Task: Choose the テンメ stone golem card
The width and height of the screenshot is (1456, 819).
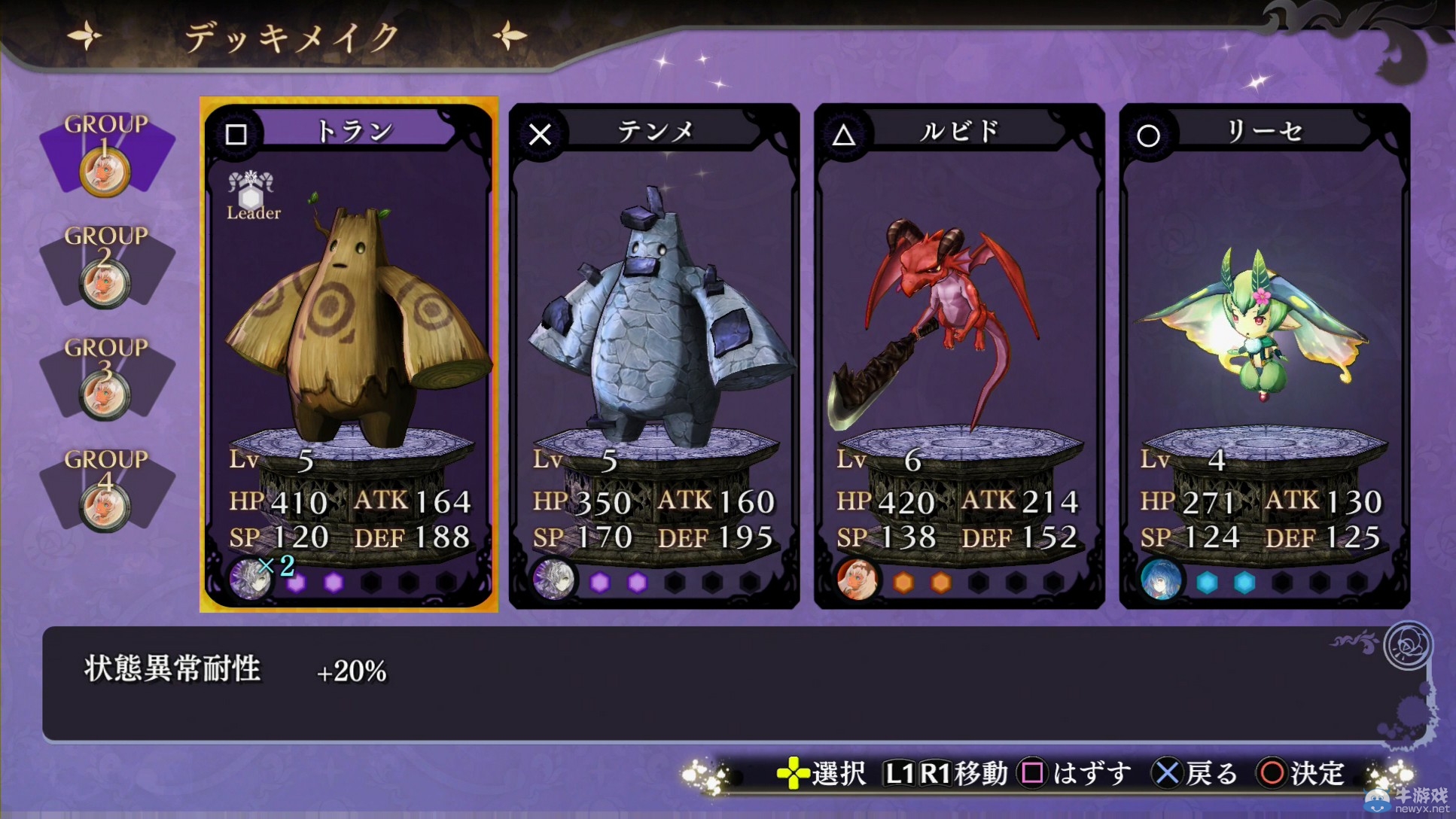Action: (x=653, y=354)
